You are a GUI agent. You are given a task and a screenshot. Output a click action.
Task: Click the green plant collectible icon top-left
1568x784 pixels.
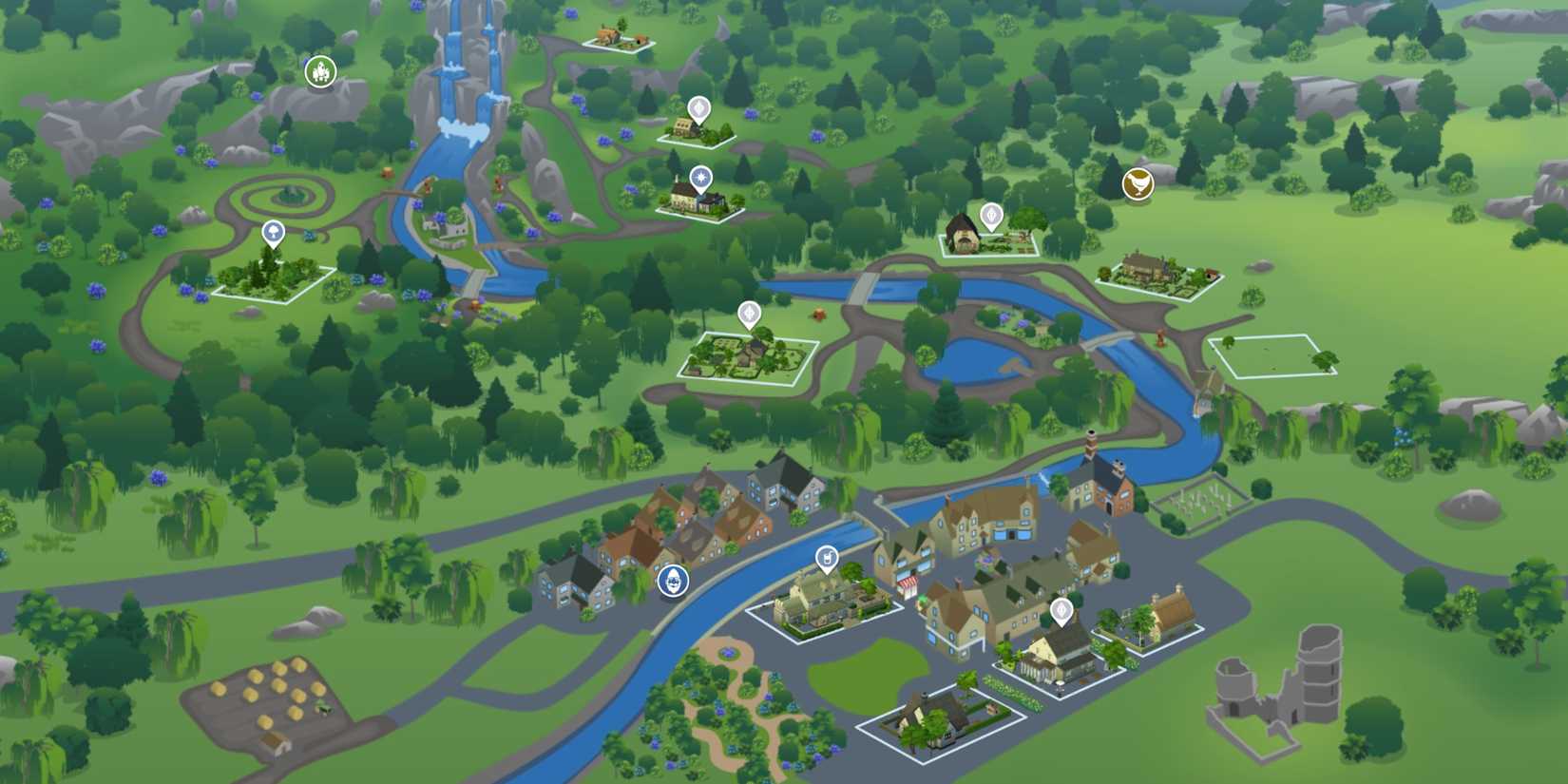tap(322, 68)
